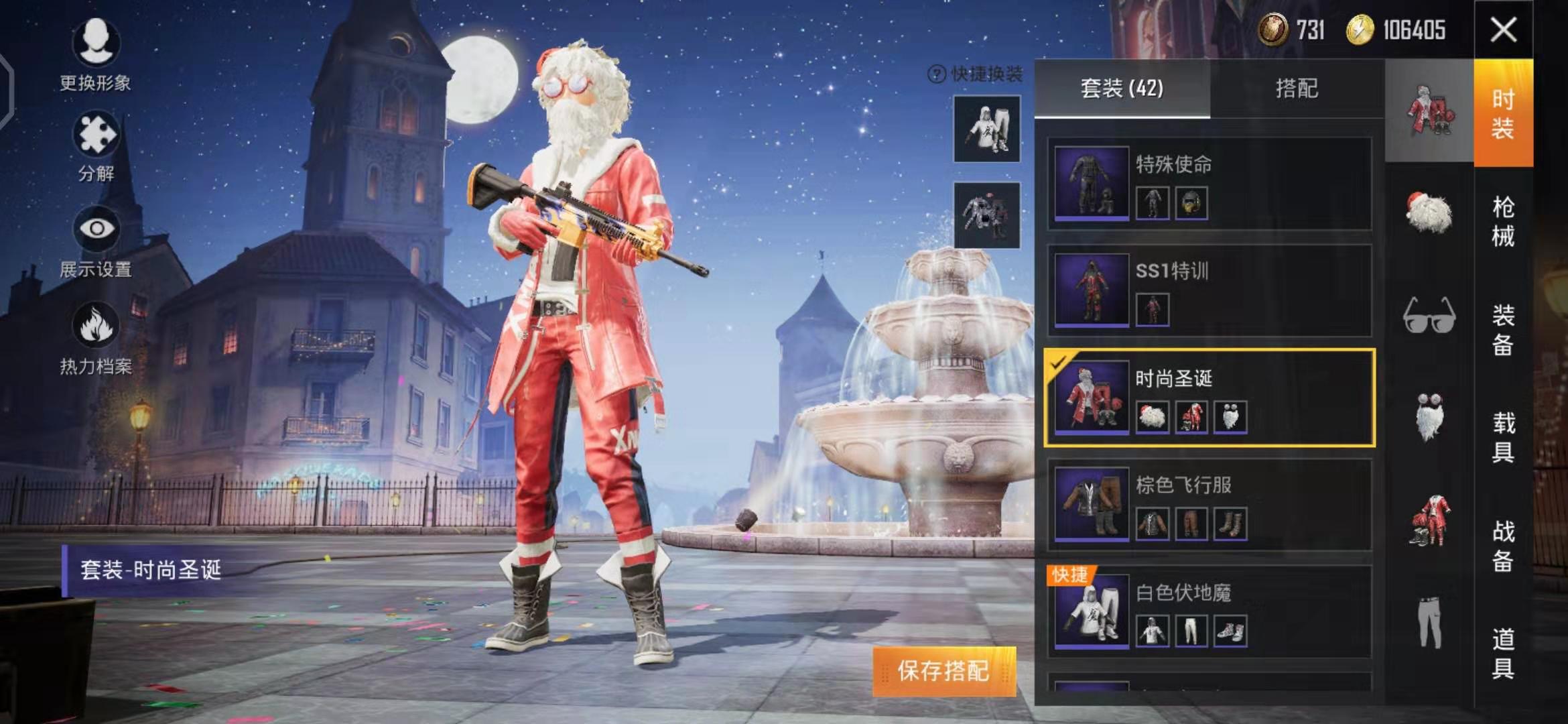
Task: Open the 道具 items category
Action: 1503,653
